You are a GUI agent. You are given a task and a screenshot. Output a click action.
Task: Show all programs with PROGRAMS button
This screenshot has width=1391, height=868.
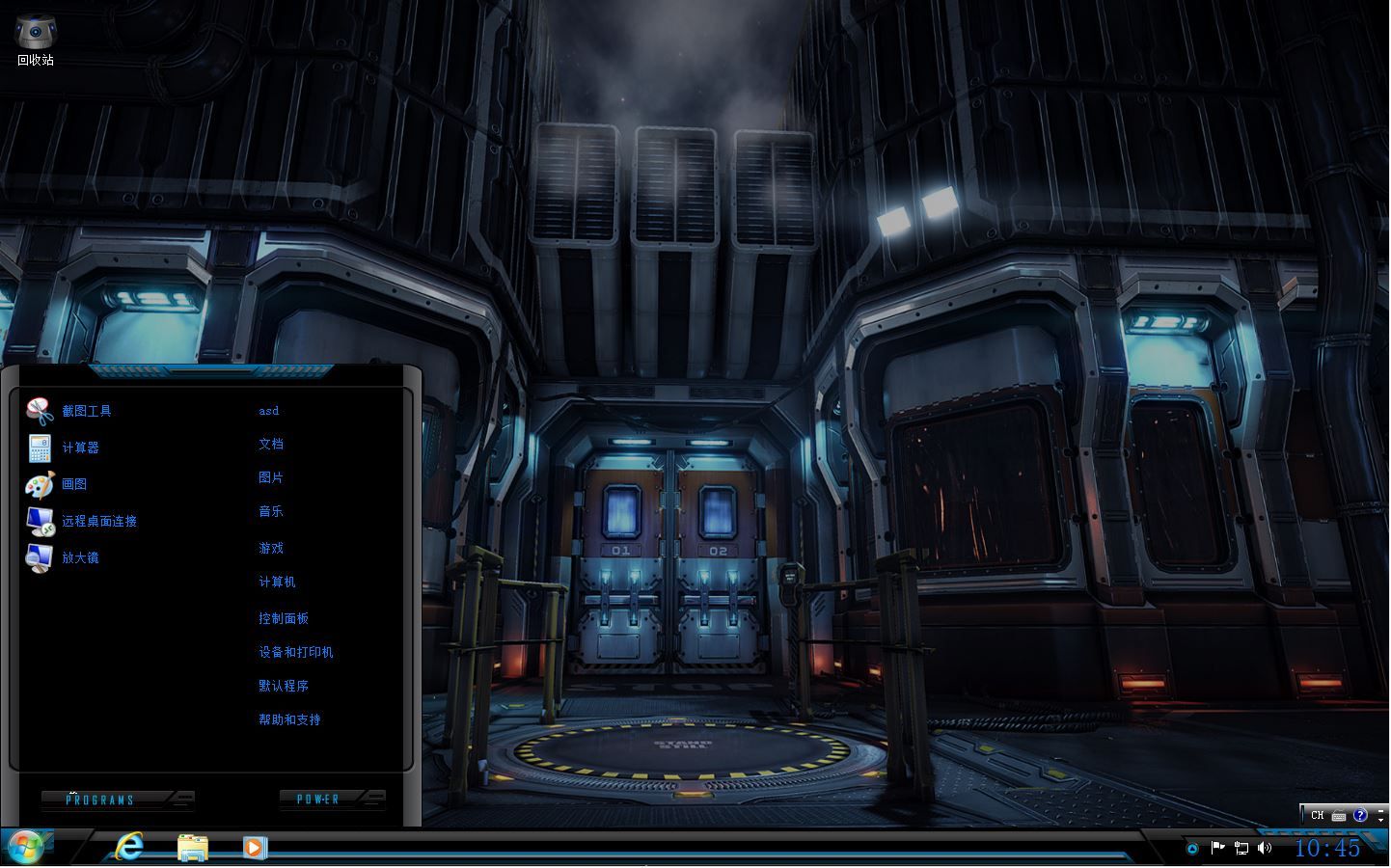point(101,800)
